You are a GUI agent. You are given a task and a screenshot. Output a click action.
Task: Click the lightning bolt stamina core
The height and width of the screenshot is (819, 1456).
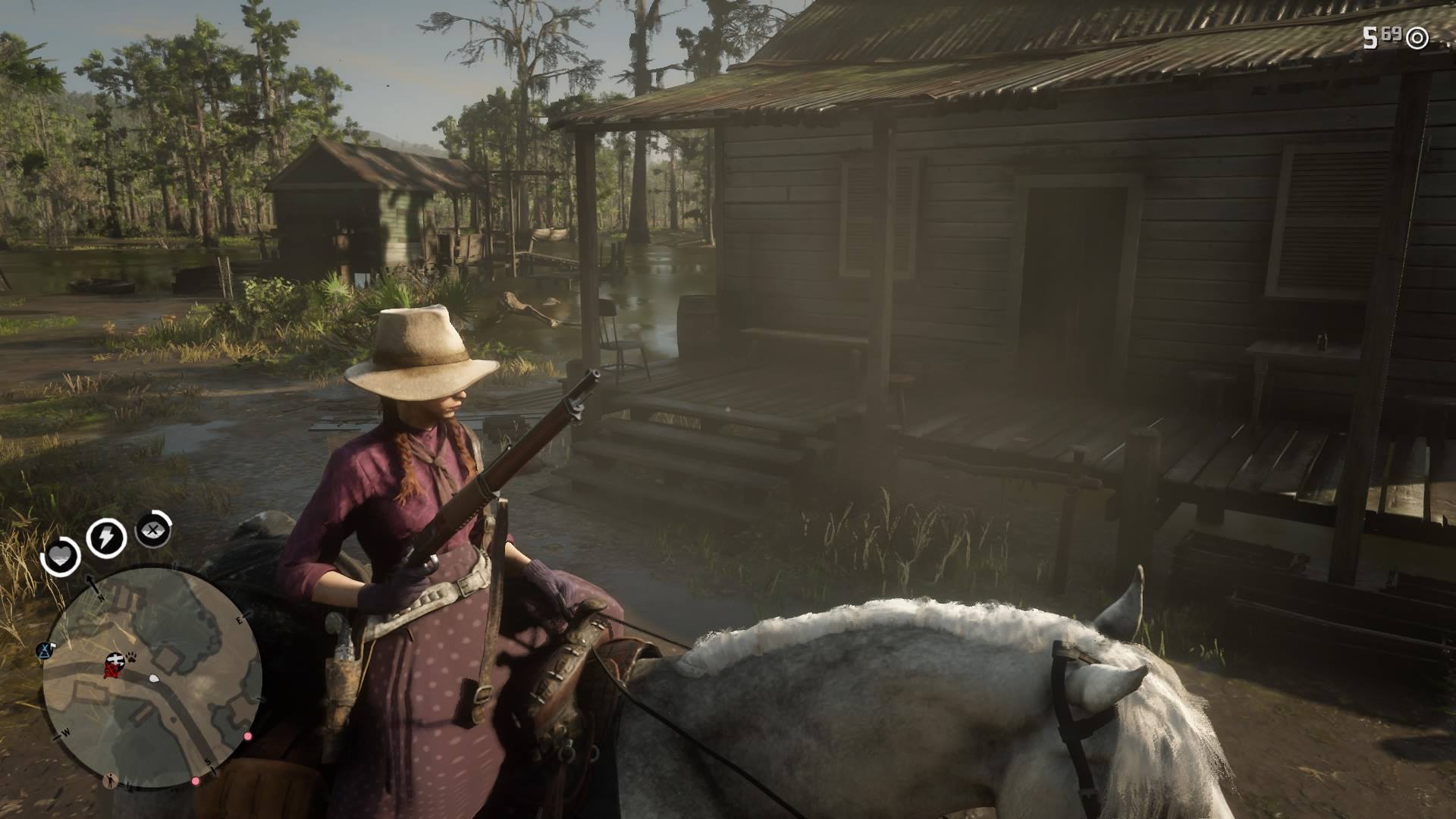105,538
